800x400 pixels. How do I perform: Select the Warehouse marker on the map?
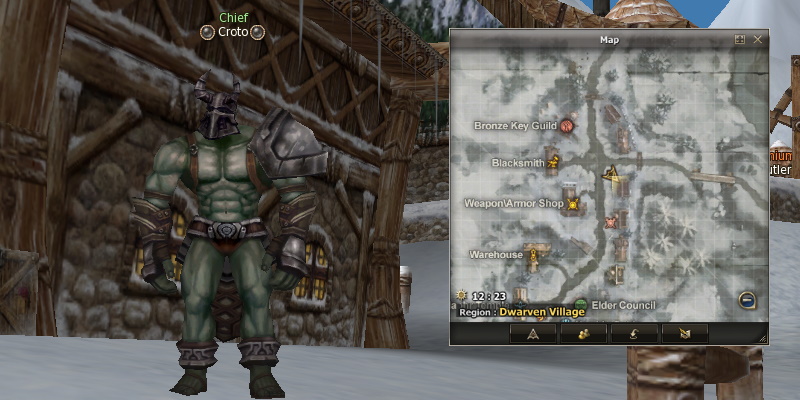pyautogui.click(x=534, y=255)
